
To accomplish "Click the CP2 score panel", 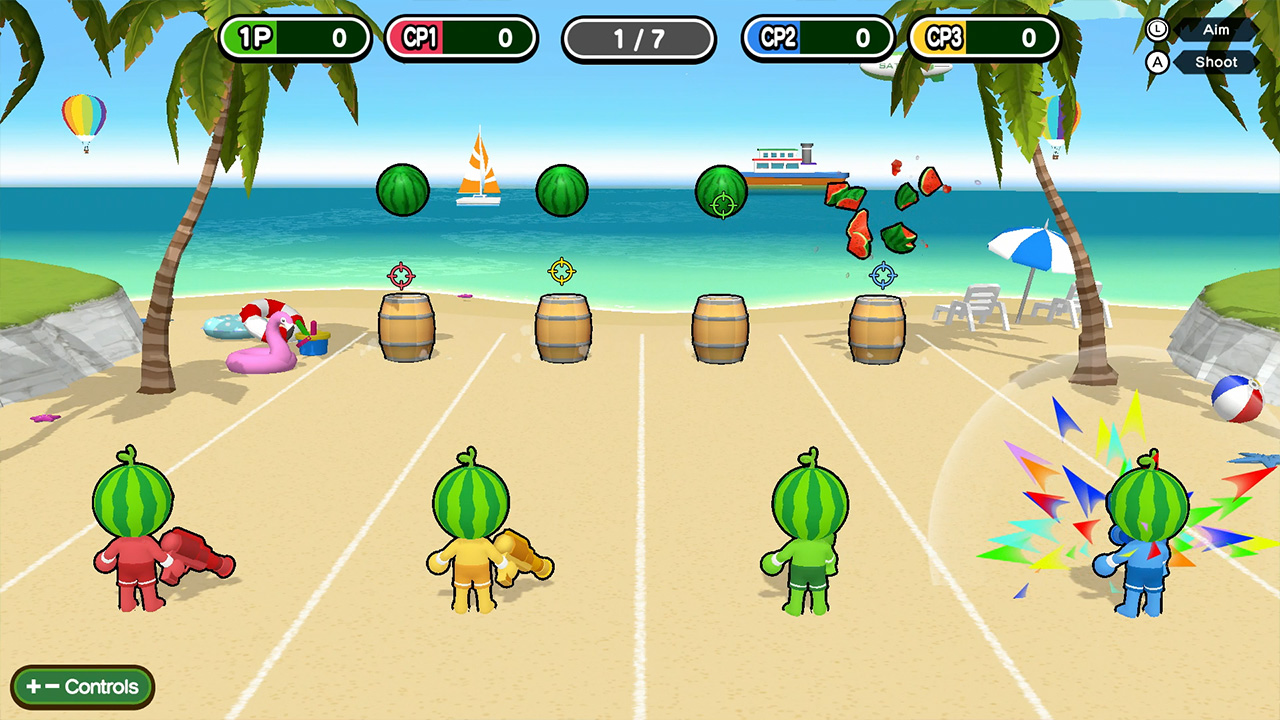I will pos(817,38).
